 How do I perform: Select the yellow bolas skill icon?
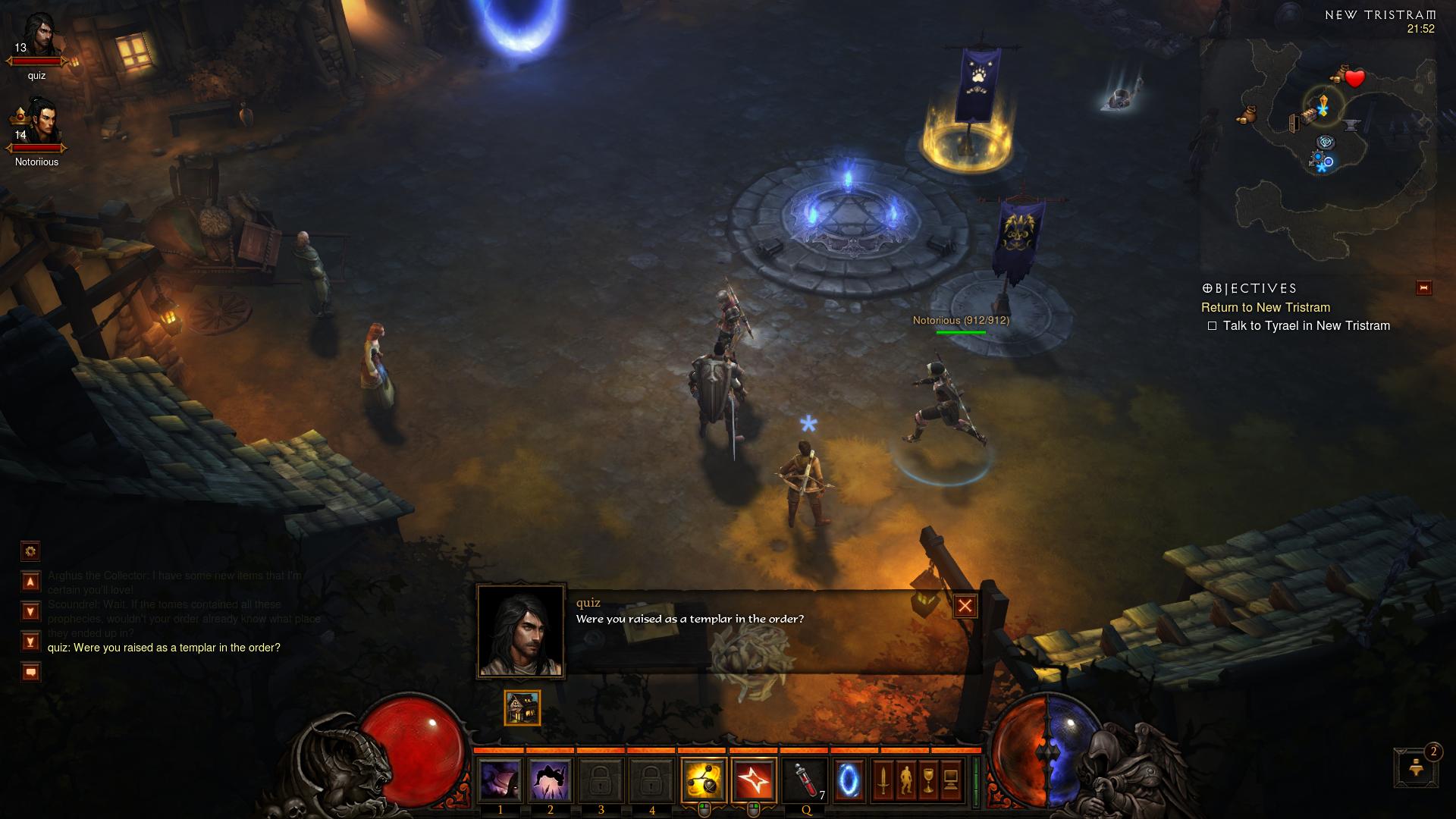[703, 780]
